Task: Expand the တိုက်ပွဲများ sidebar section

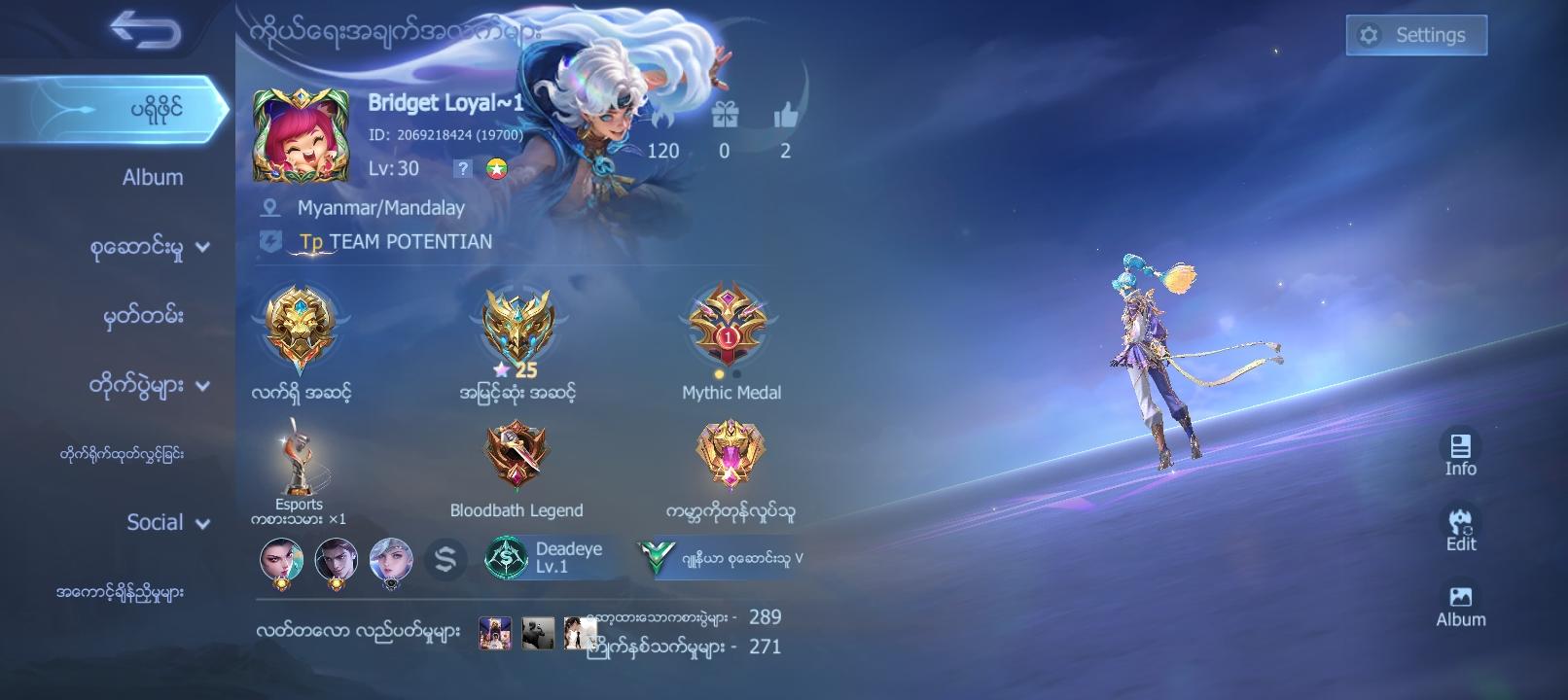Action: coord(136,384)
